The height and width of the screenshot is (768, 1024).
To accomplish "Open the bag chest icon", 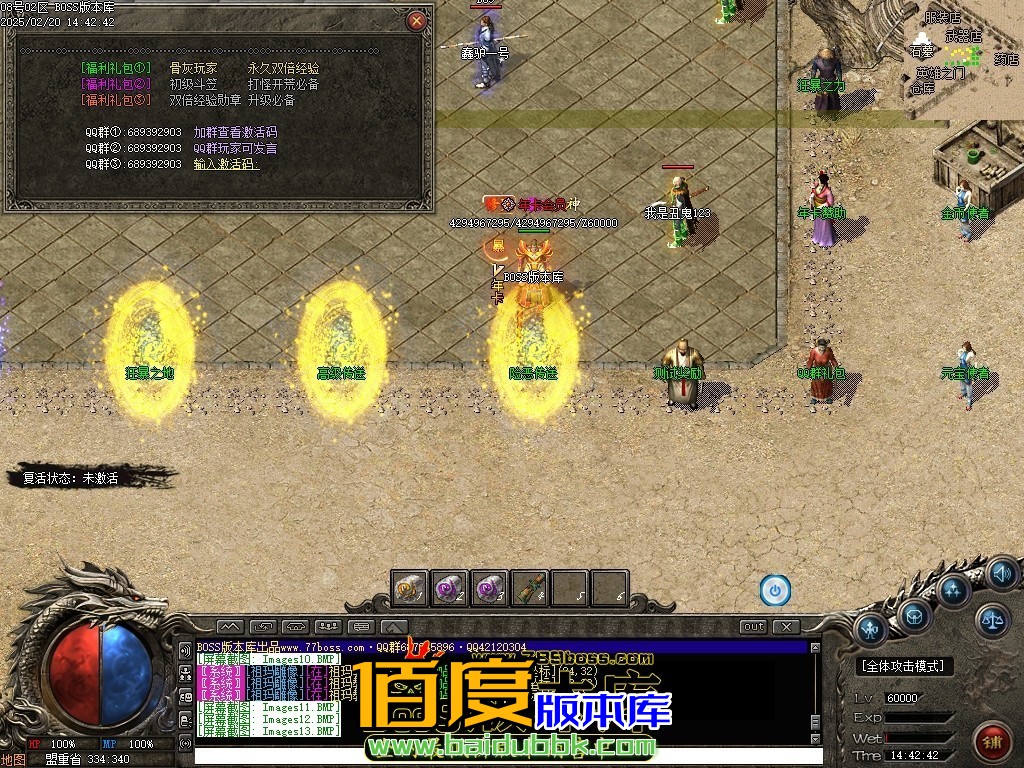I will click(914, 616).
